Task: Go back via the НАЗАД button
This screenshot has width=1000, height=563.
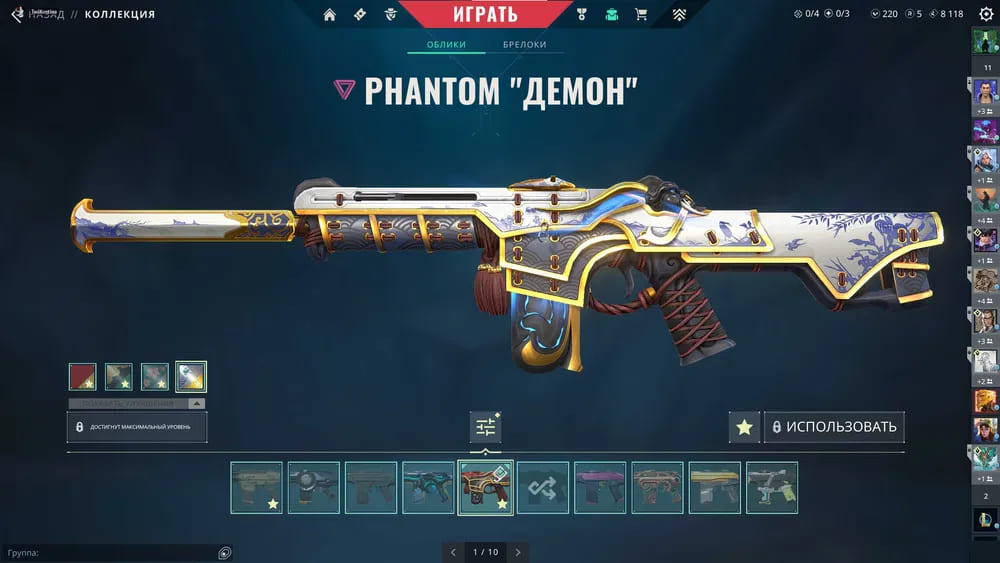Action: pos(45,15)
